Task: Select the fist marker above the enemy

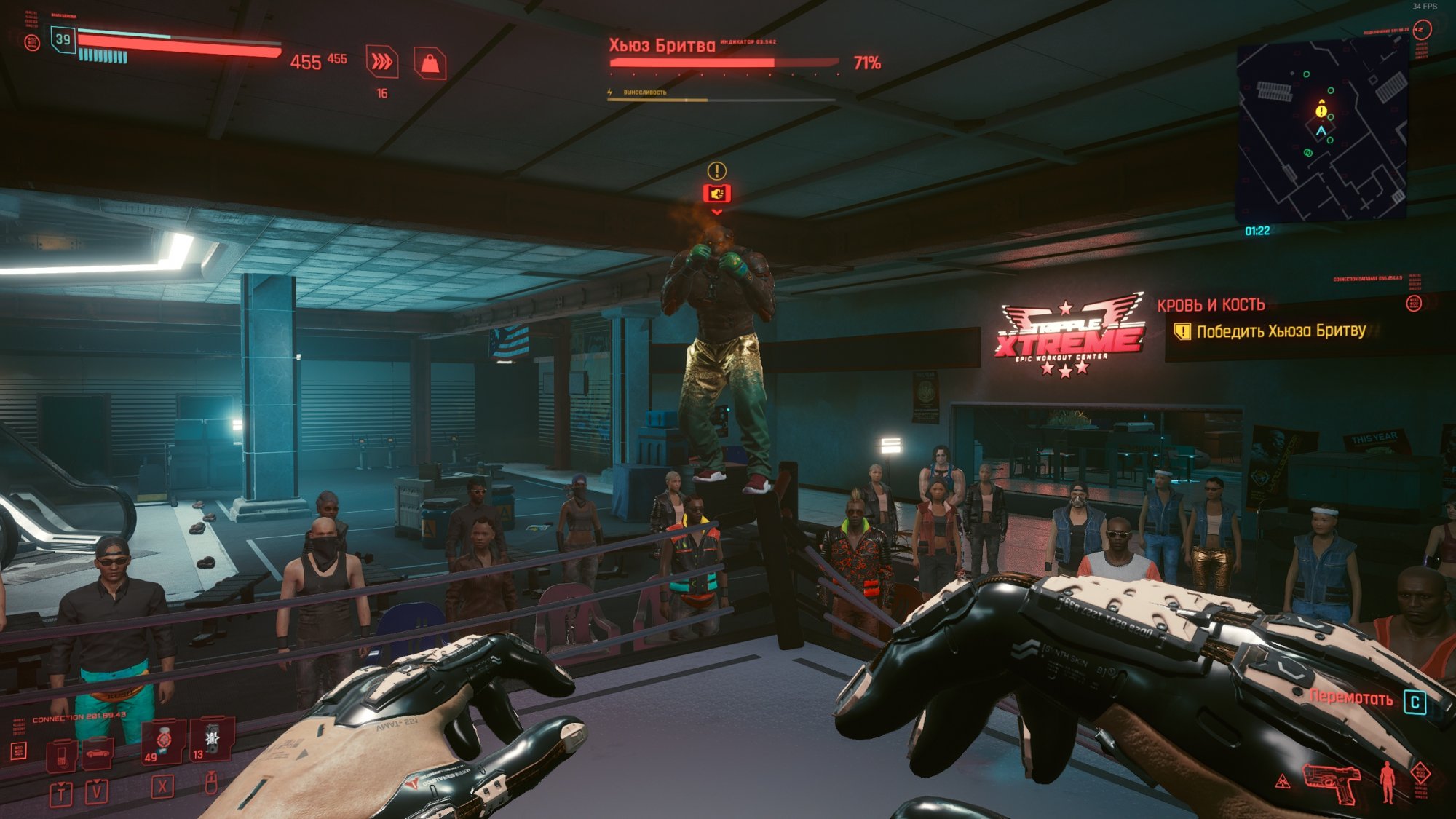Action: (x=716, y=193)
